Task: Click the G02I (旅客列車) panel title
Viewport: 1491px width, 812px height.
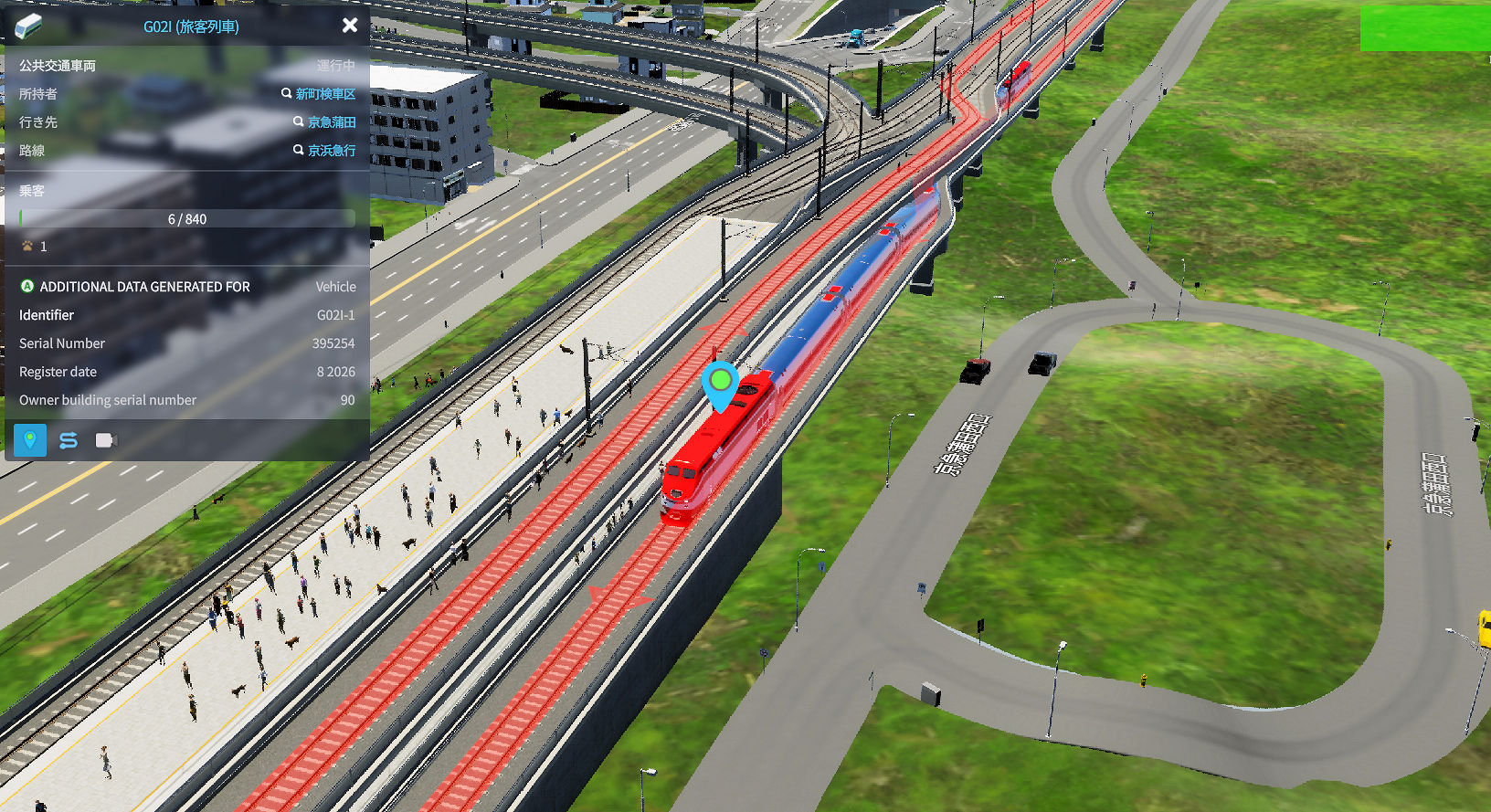Action: coord(191,26)
